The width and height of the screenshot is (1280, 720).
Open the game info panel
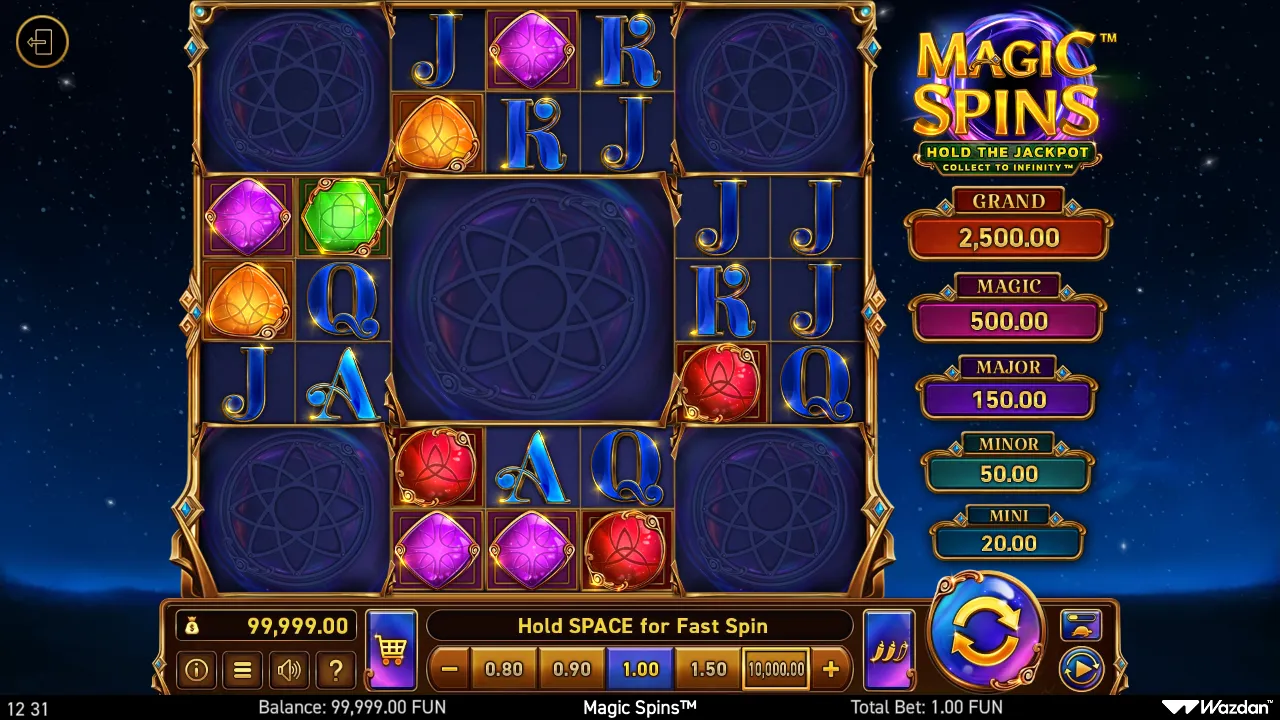[x=196, y=670]
